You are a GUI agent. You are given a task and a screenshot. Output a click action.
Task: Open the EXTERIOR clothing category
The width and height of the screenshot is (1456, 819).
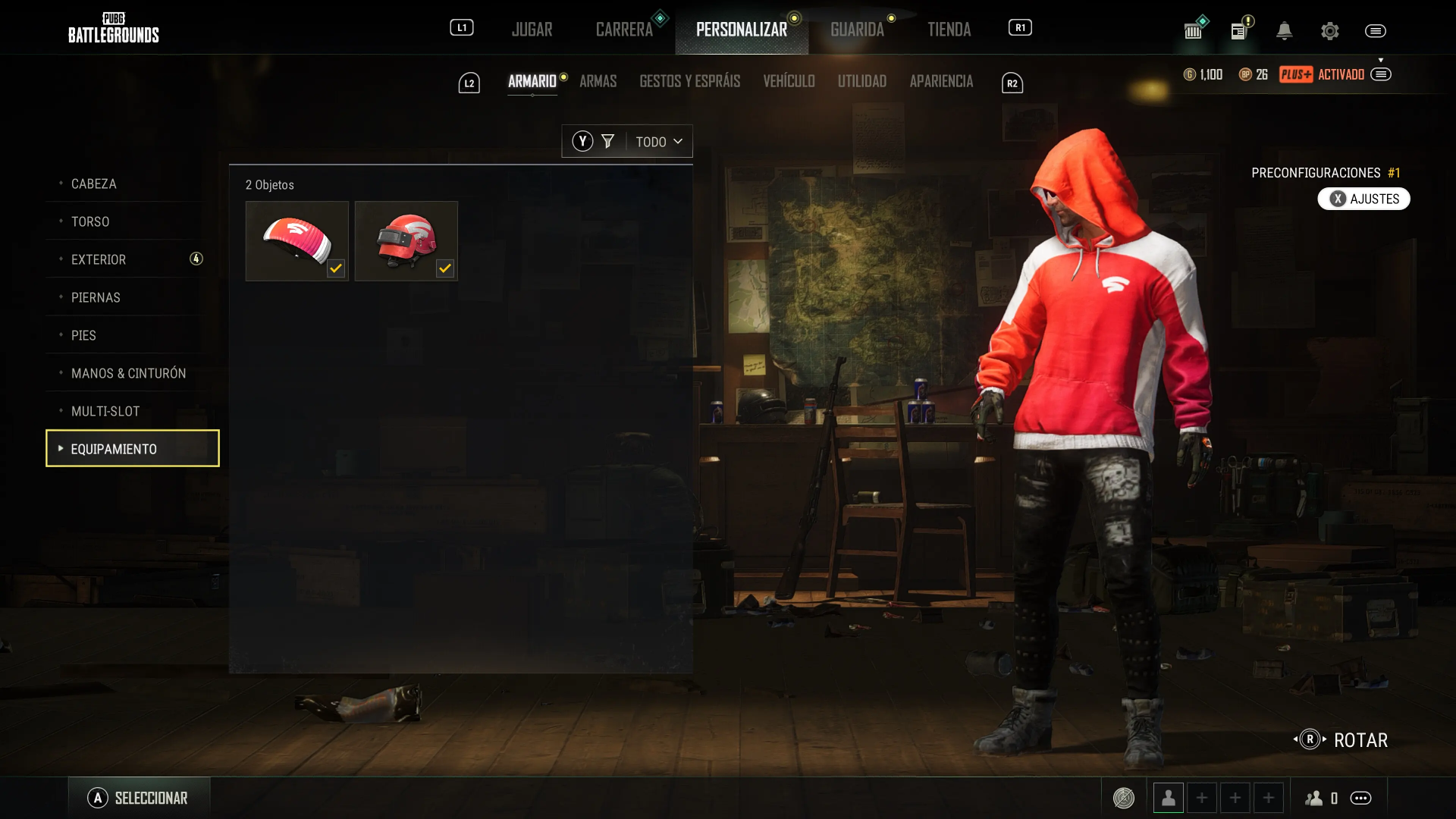click(99, 259)
